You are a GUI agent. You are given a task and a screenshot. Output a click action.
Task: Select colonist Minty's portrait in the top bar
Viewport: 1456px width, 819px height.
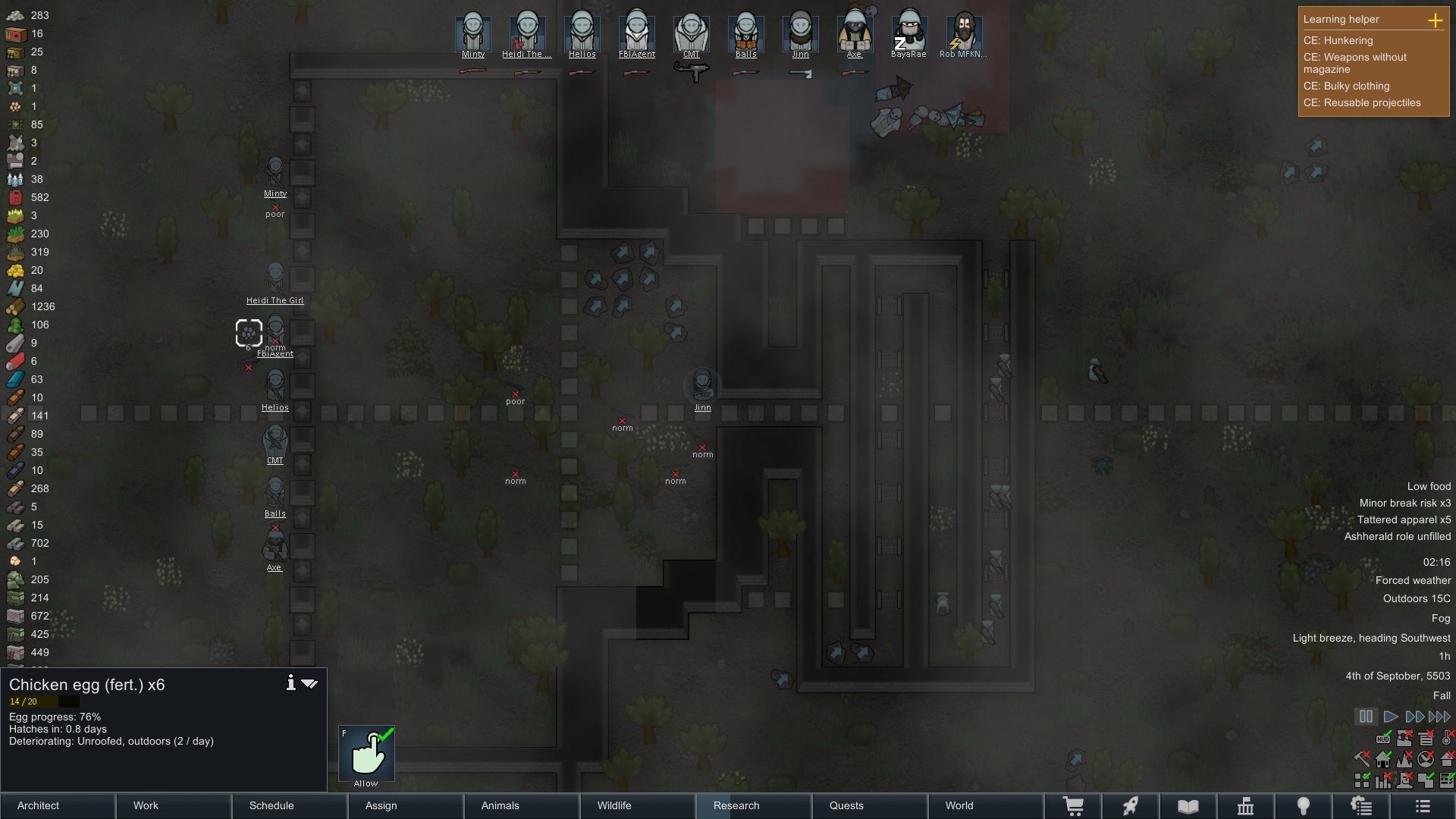click(473, 33)
